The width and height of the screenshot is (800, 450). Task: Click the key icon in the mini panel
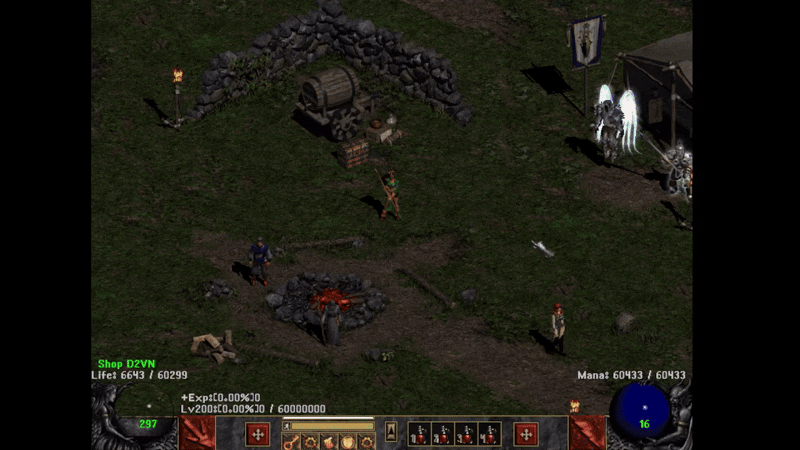pyautogui.click(x=291, y=442)
